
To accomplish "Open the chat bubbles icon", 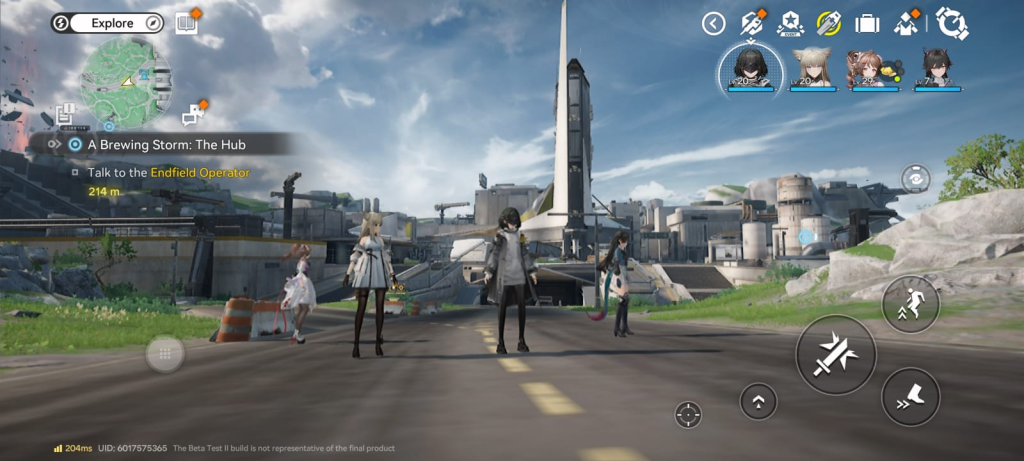I will (193, 116).
